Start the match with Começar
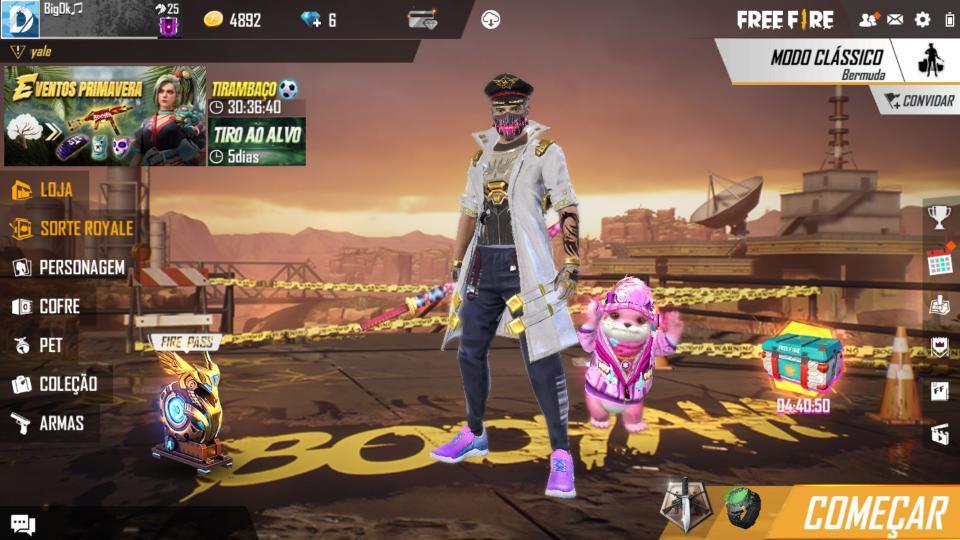 (874, 512)
